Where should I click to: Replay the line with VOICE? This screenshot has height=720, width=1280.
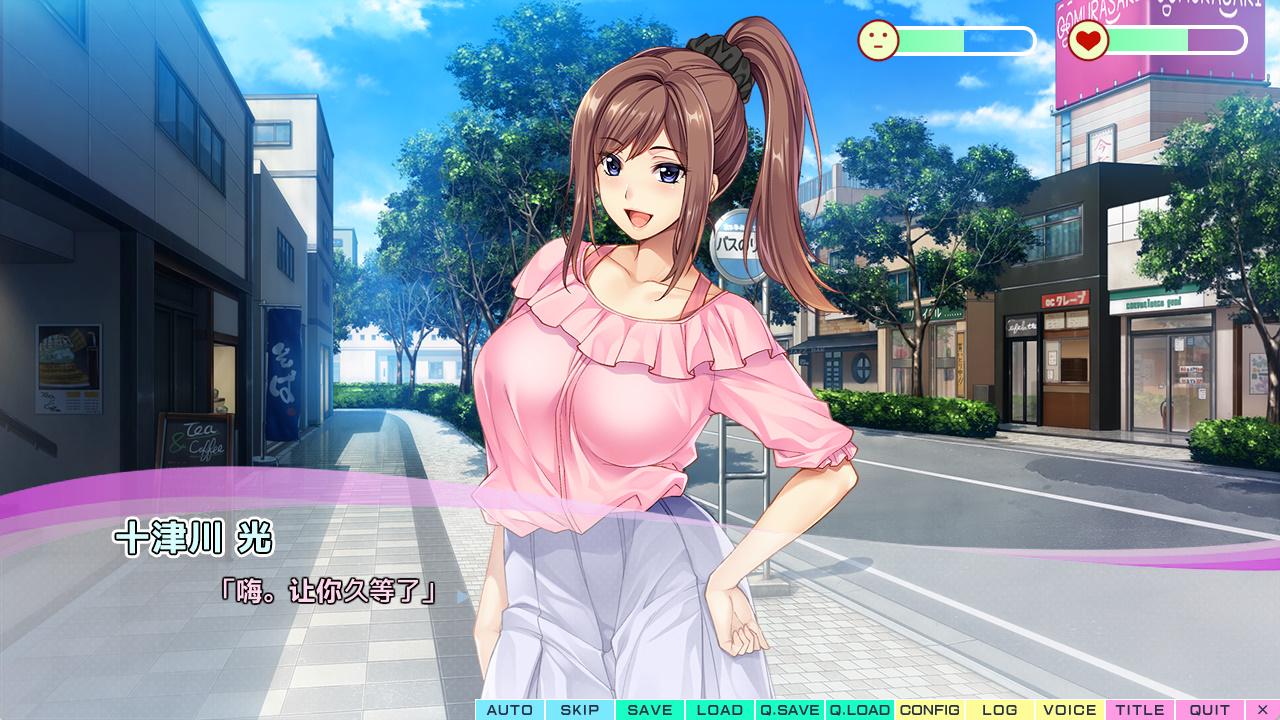tap(1070, 710)
